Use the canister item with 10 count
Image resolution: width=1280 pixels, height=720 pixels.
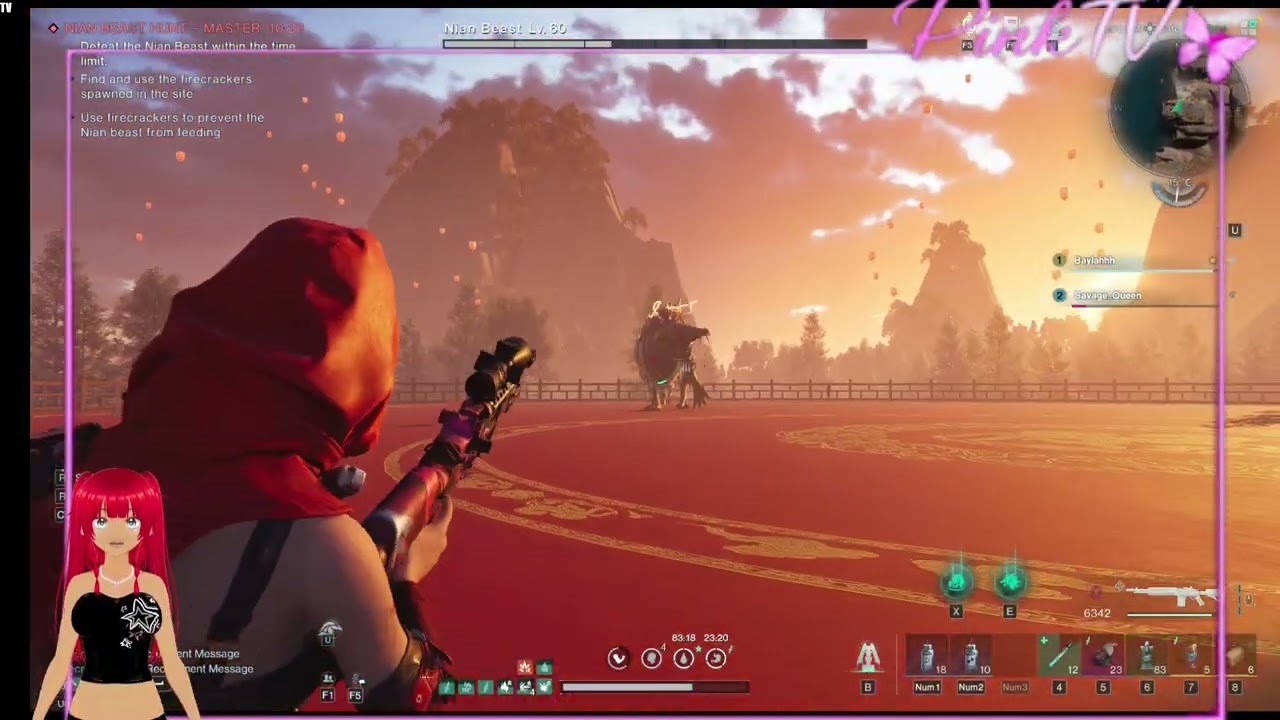pyautogui.click(x=971, y=656)
